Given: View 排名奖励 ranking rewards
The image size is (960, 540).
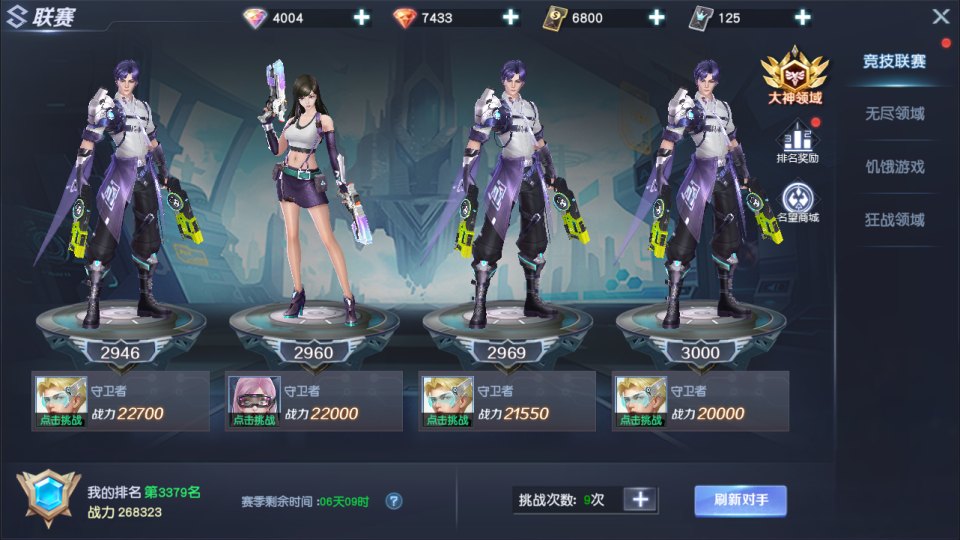Looking at the screenshot, I should [797, 142].
